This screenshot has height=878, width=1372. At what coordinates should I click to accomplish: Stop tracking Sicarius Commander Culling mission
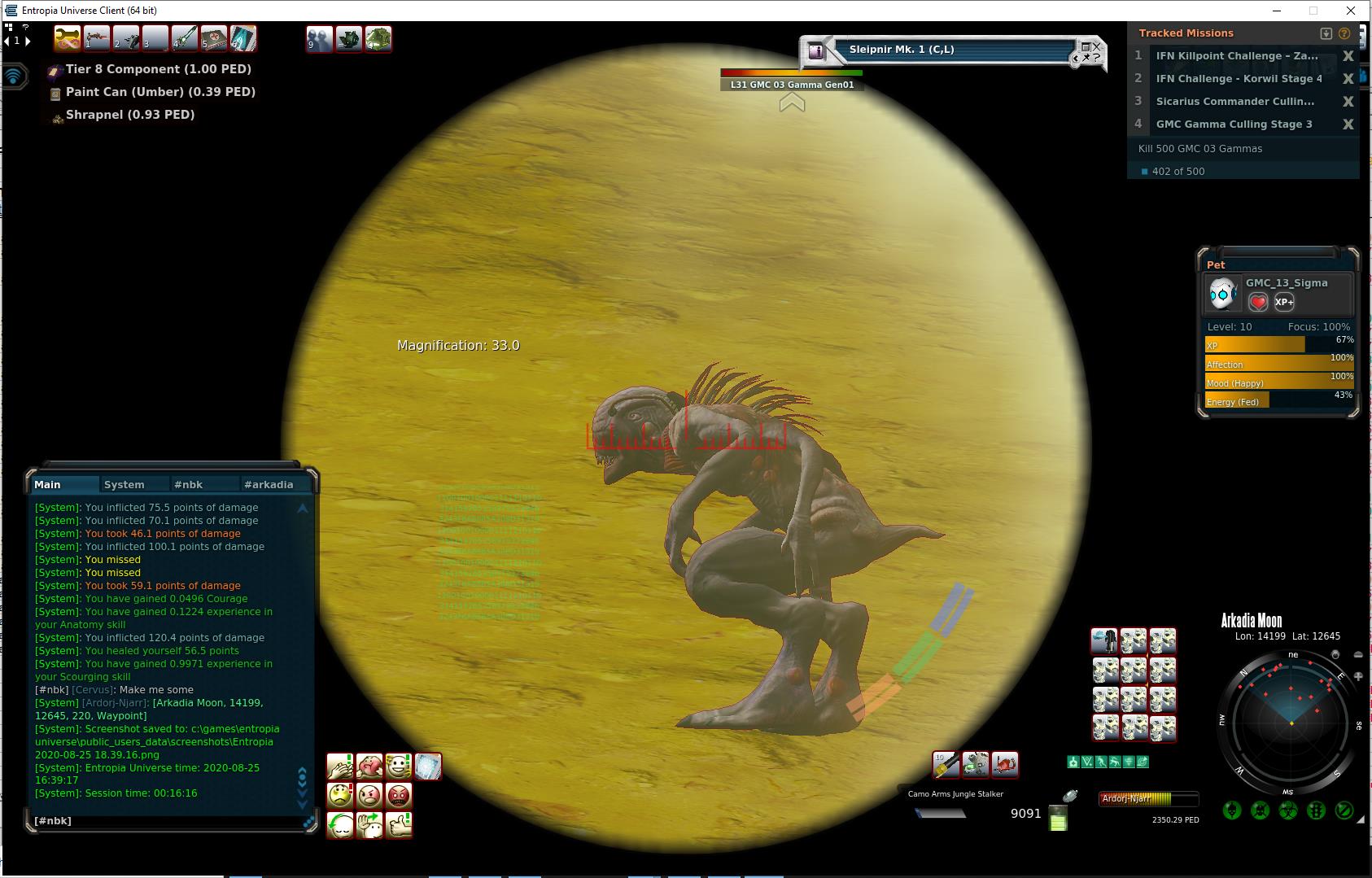pos(1348,102)
